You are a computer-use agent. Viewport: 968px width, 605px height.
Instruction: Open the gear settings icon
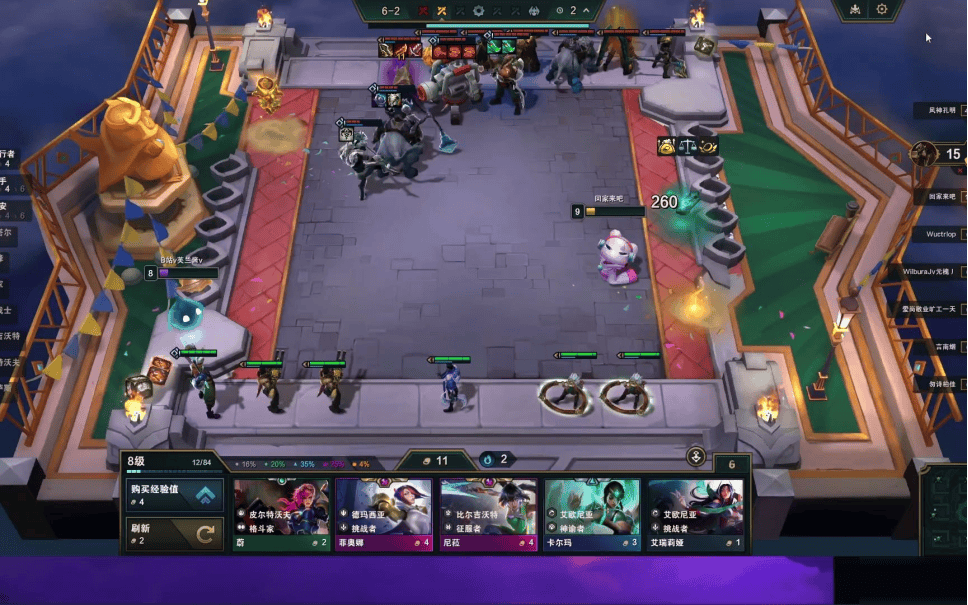pos(882,10)
